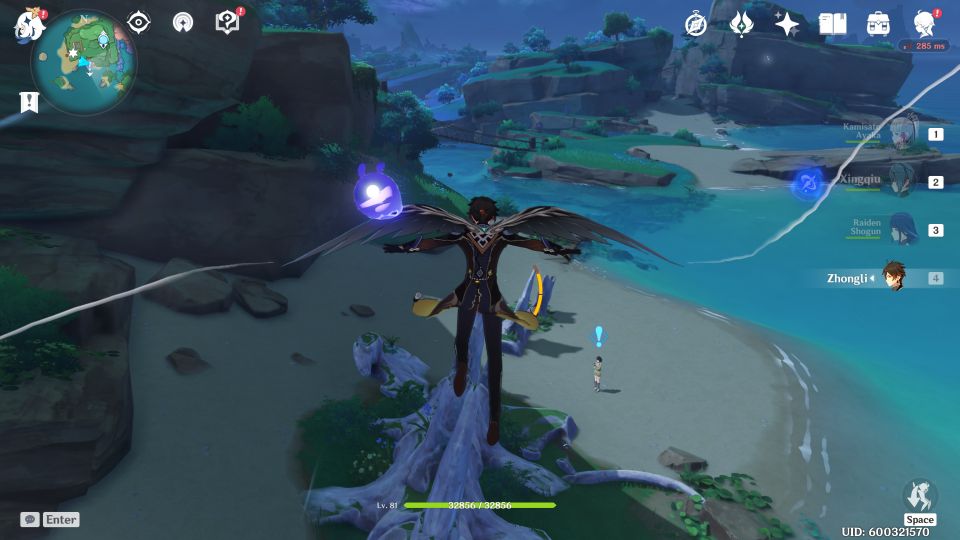Viewport: 960px width, 540px height.
Task: Open the Battle Pass icon
Action: pos(741,24)
